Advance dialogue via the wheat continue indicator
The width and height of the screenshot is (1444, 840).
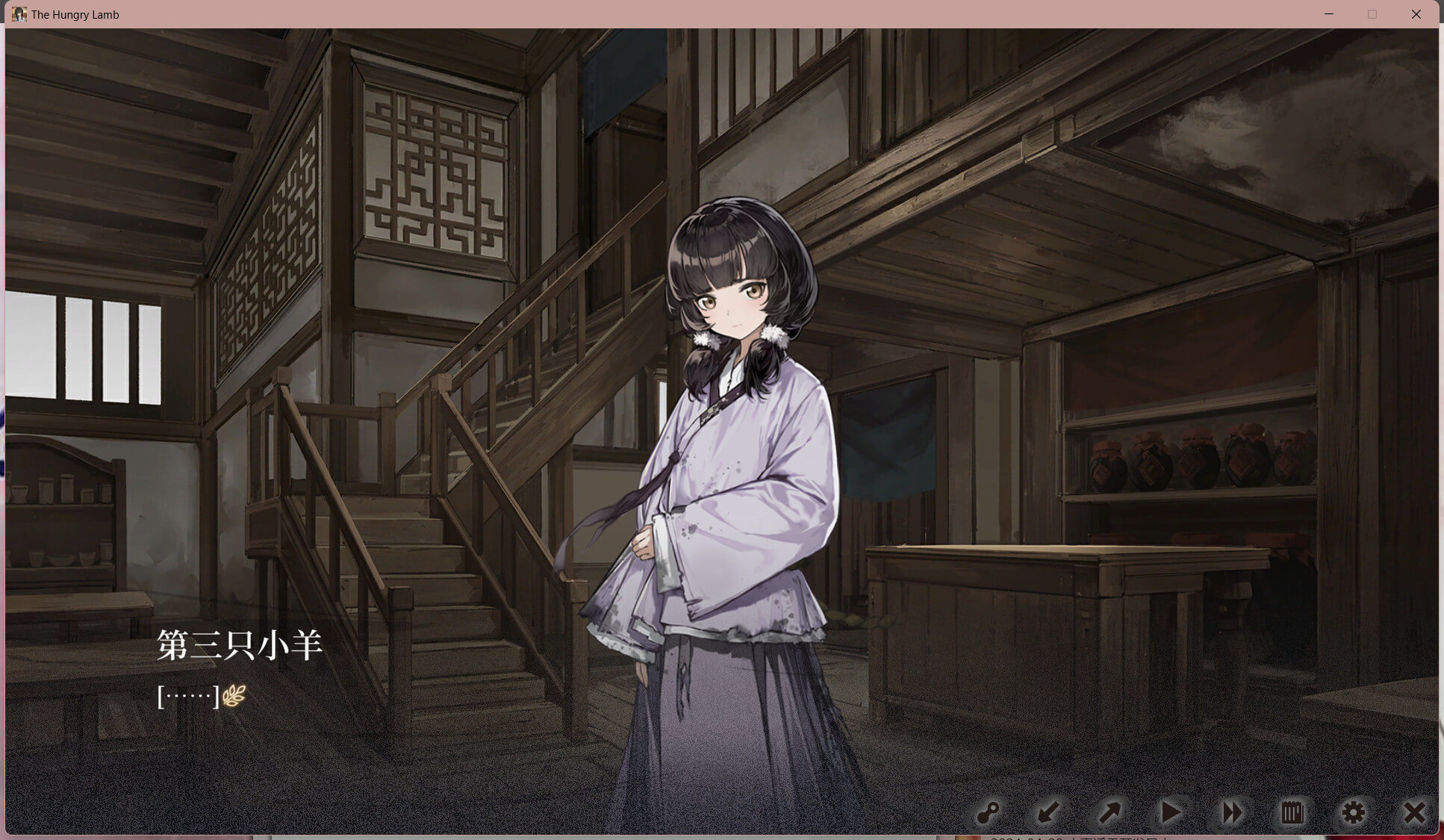(x=234, y=696)
